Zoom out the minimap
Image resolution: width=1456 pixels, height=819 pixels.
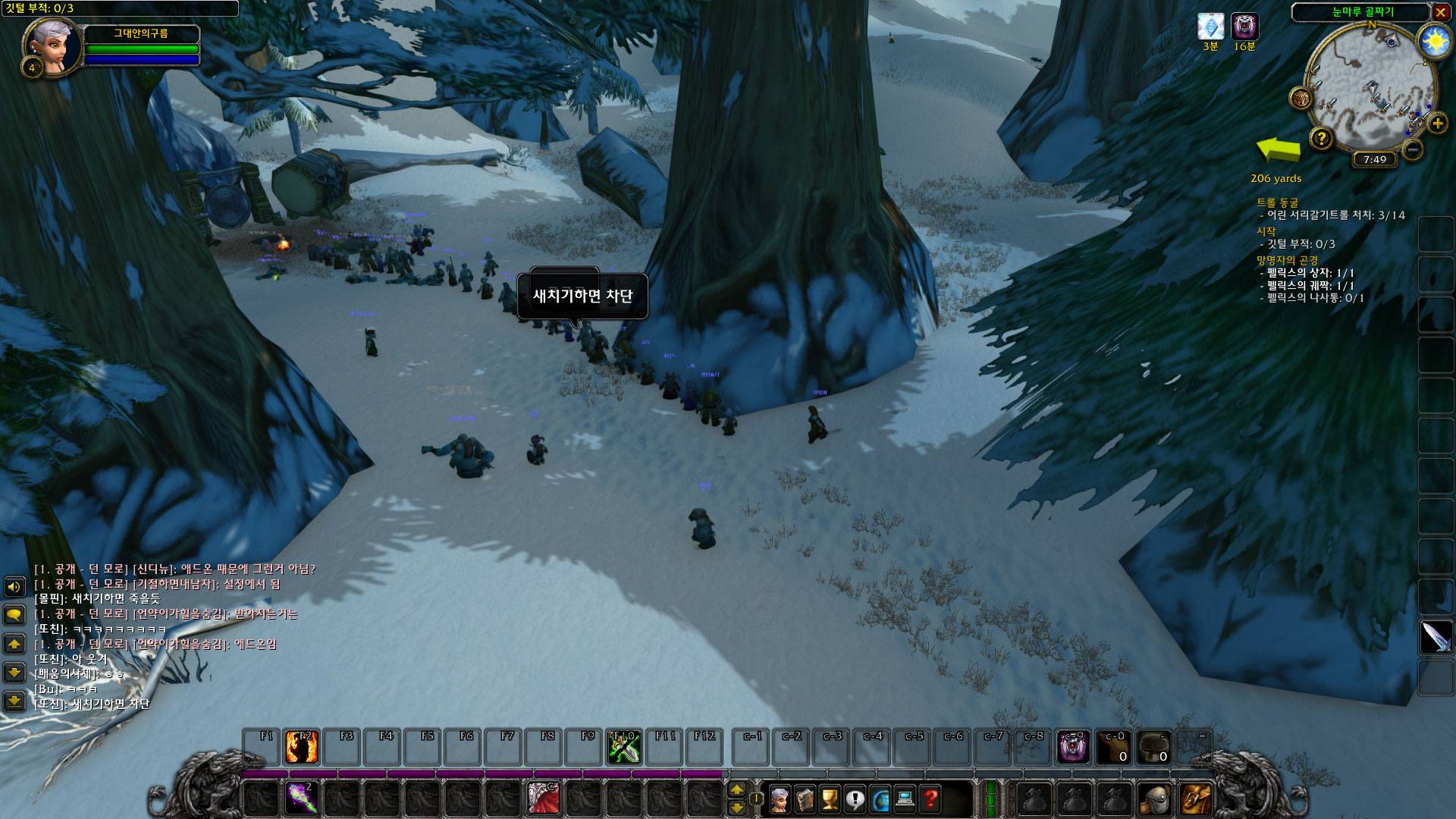coord(1412,149)
